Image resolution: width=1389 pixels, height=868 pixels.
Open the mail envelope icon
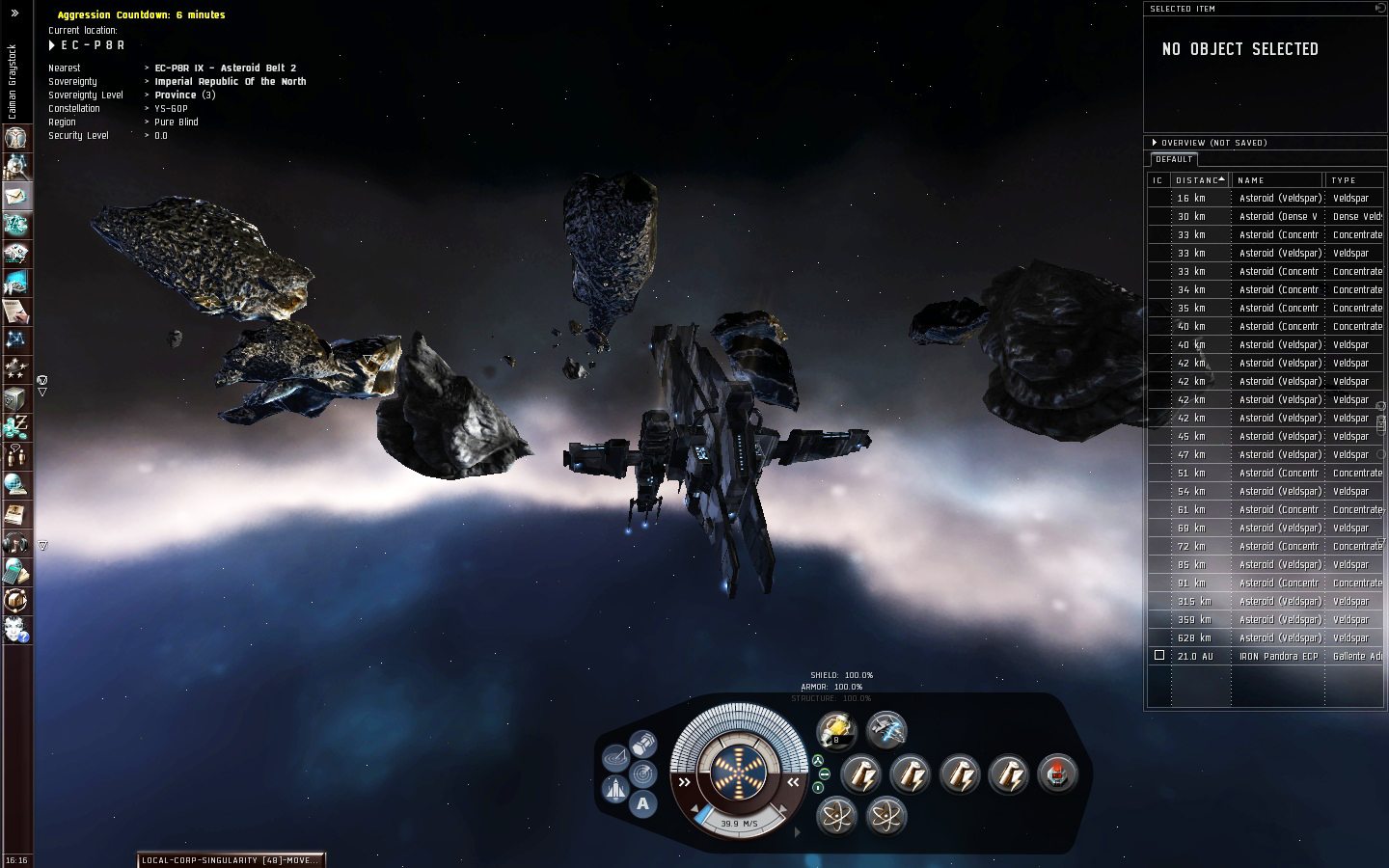pos(16,196)
